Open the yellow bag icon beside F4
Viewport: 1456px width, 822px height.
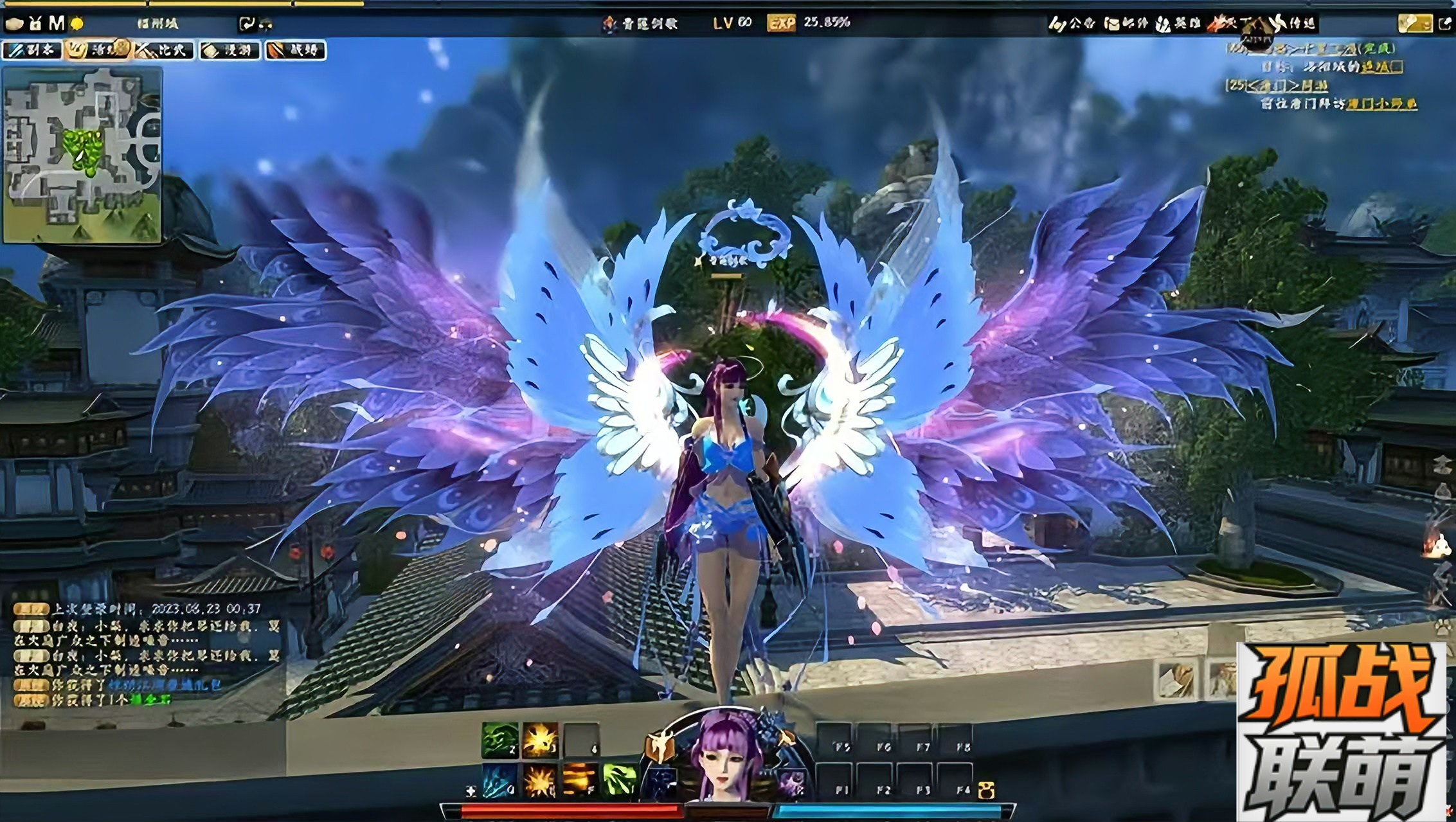click(x=986, y=790)
